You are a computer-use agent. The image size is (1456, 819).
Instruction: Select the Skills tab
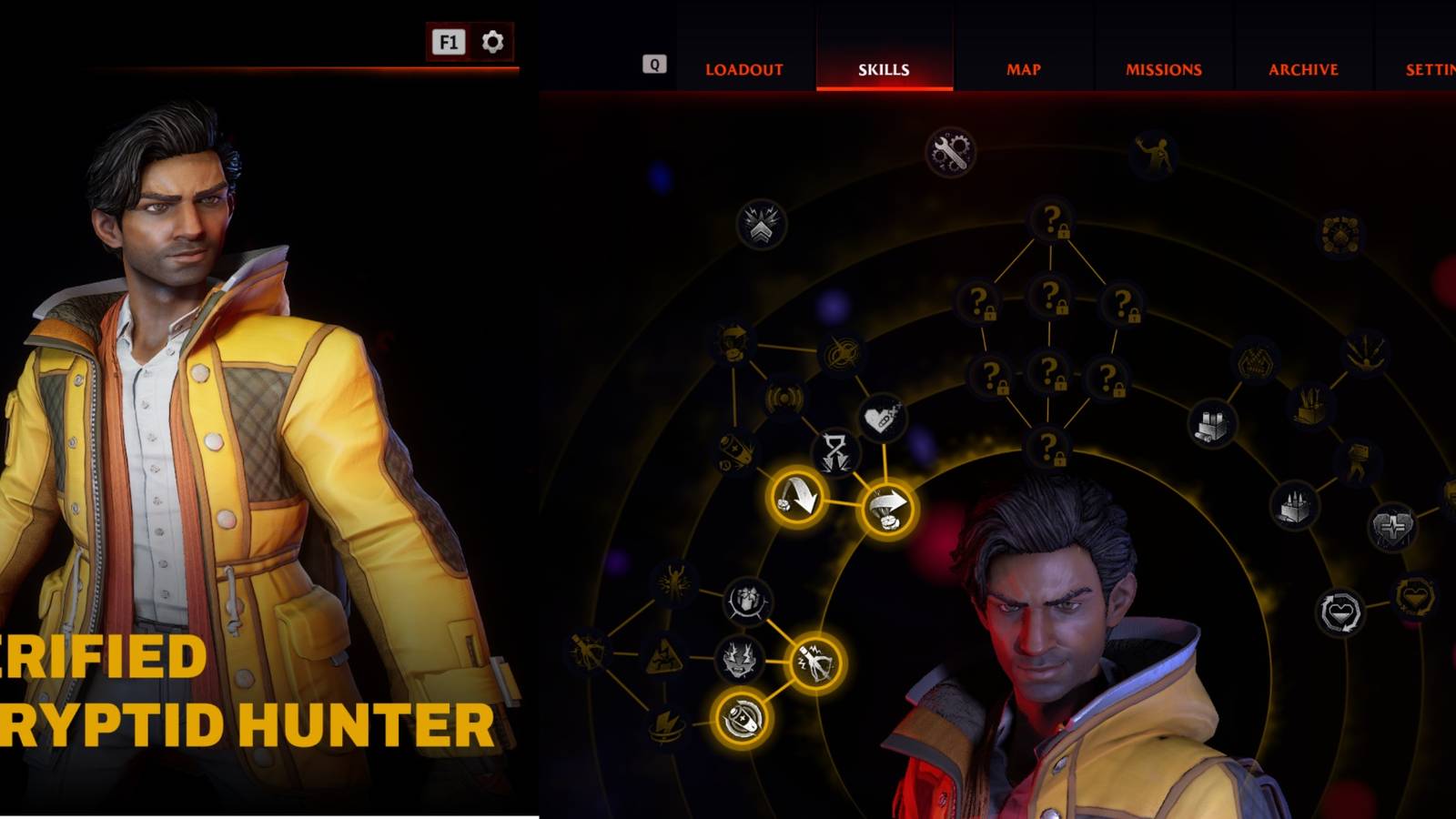pos(884,69)
